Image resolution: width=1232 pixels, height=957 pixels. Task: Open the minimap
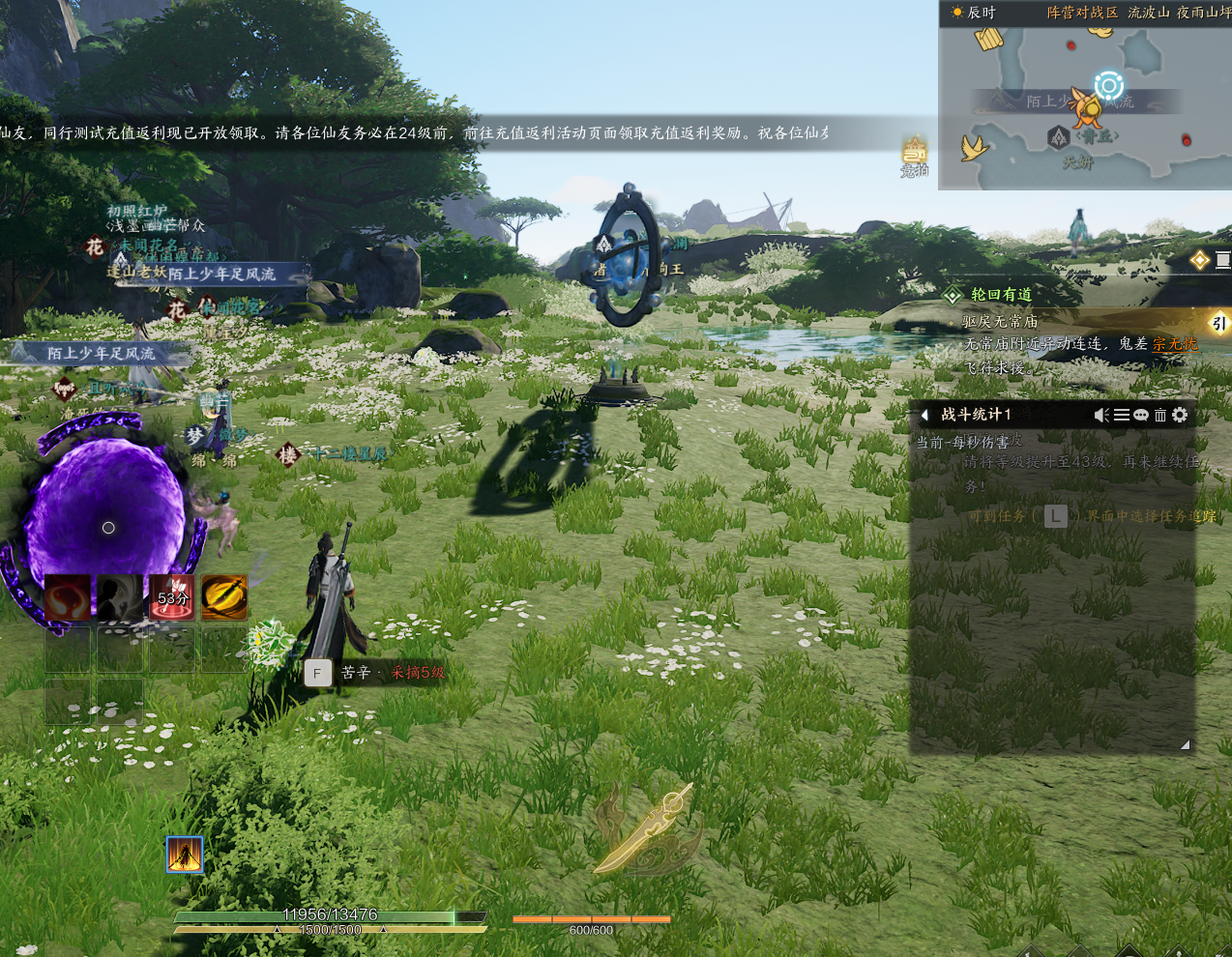coord(1083,106)
